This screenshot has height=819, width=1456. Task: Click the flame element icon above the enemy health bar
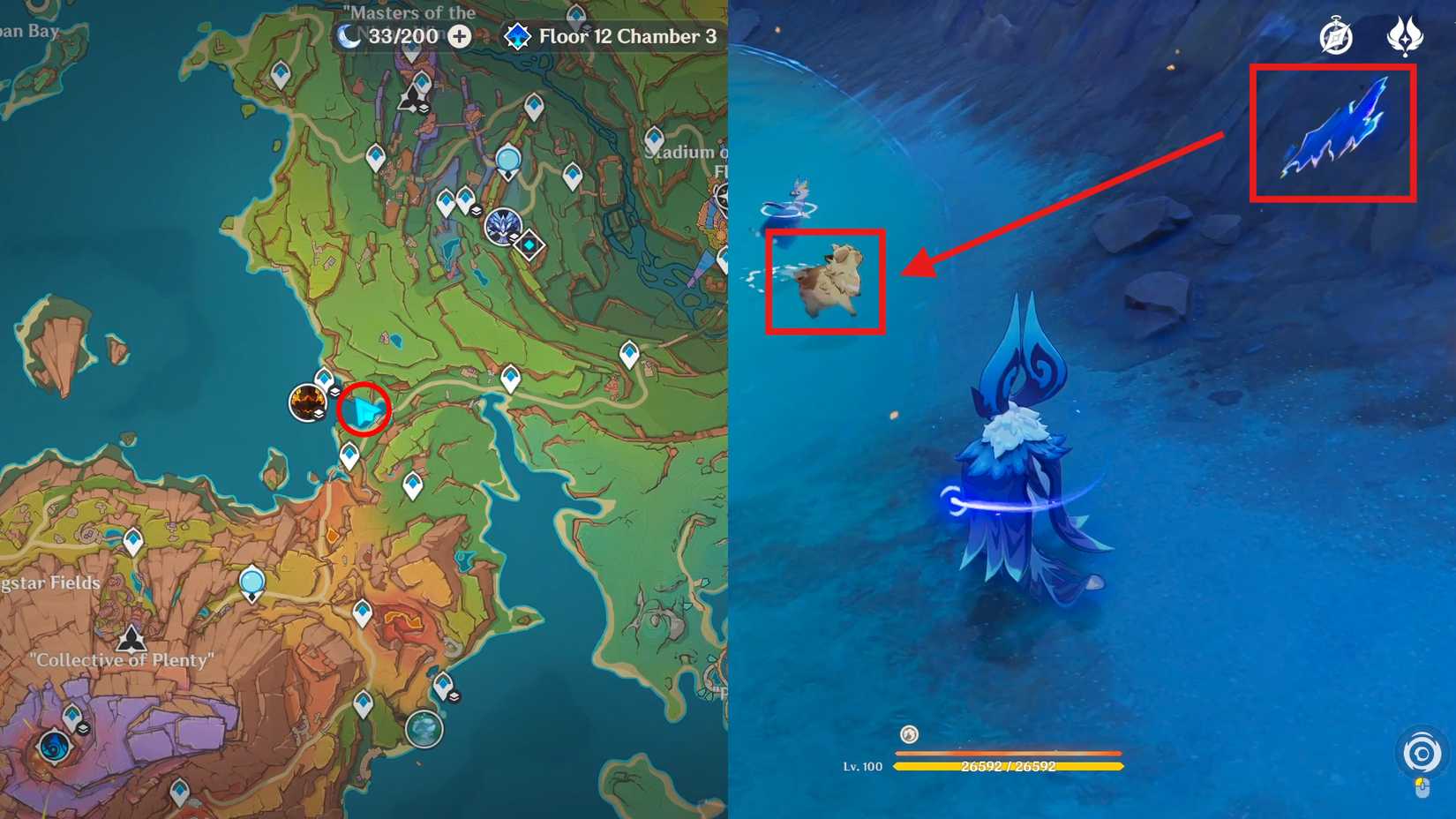coord(907,734)
